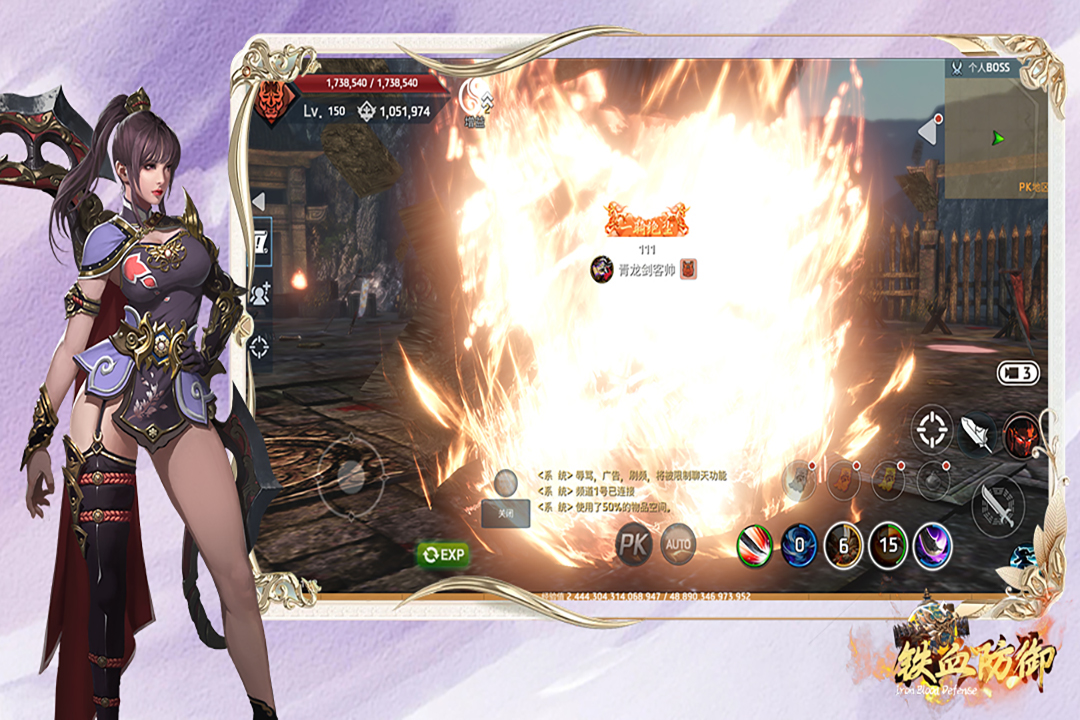Image resolution: width=1080 pixels, height=720 pixels.
Task: Enable AUTO combat
Action: 678,544
